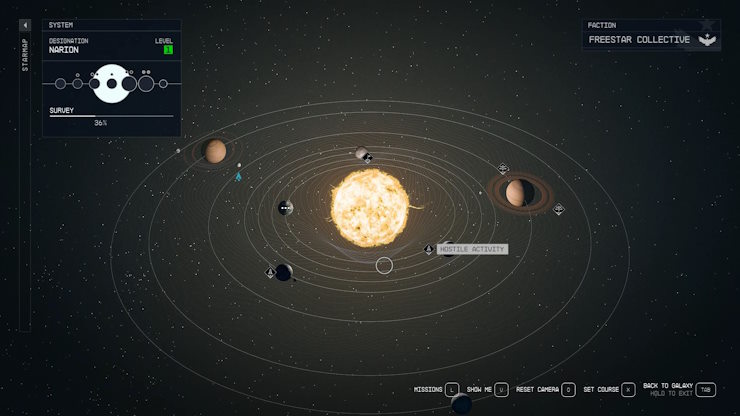
Task: Collapse the Starmap side panel arrow
Action: click(x=25, y=25)
